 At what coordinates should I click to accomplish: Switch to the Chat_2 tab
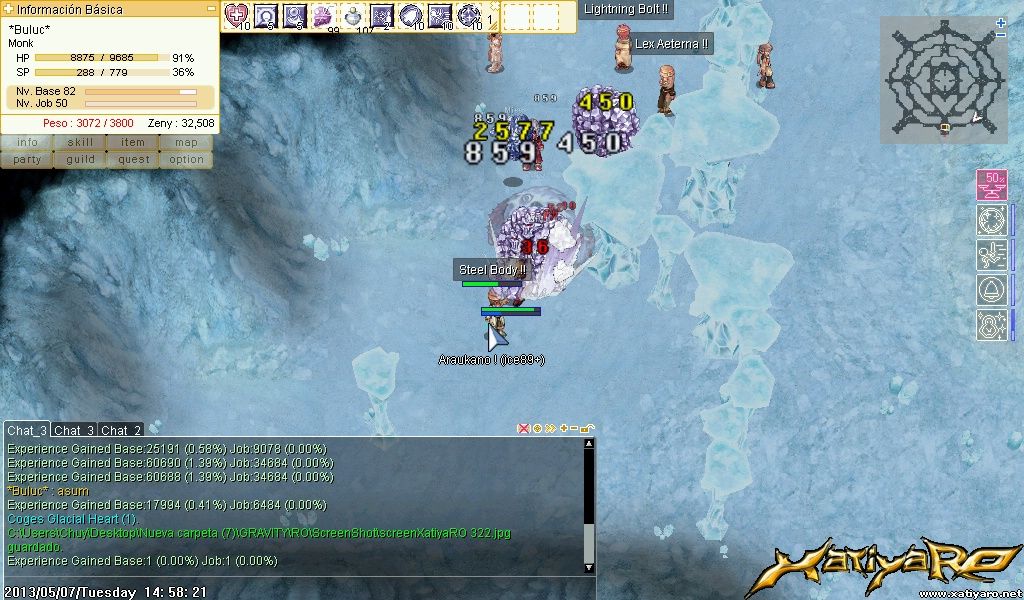[x=121, y=430]
